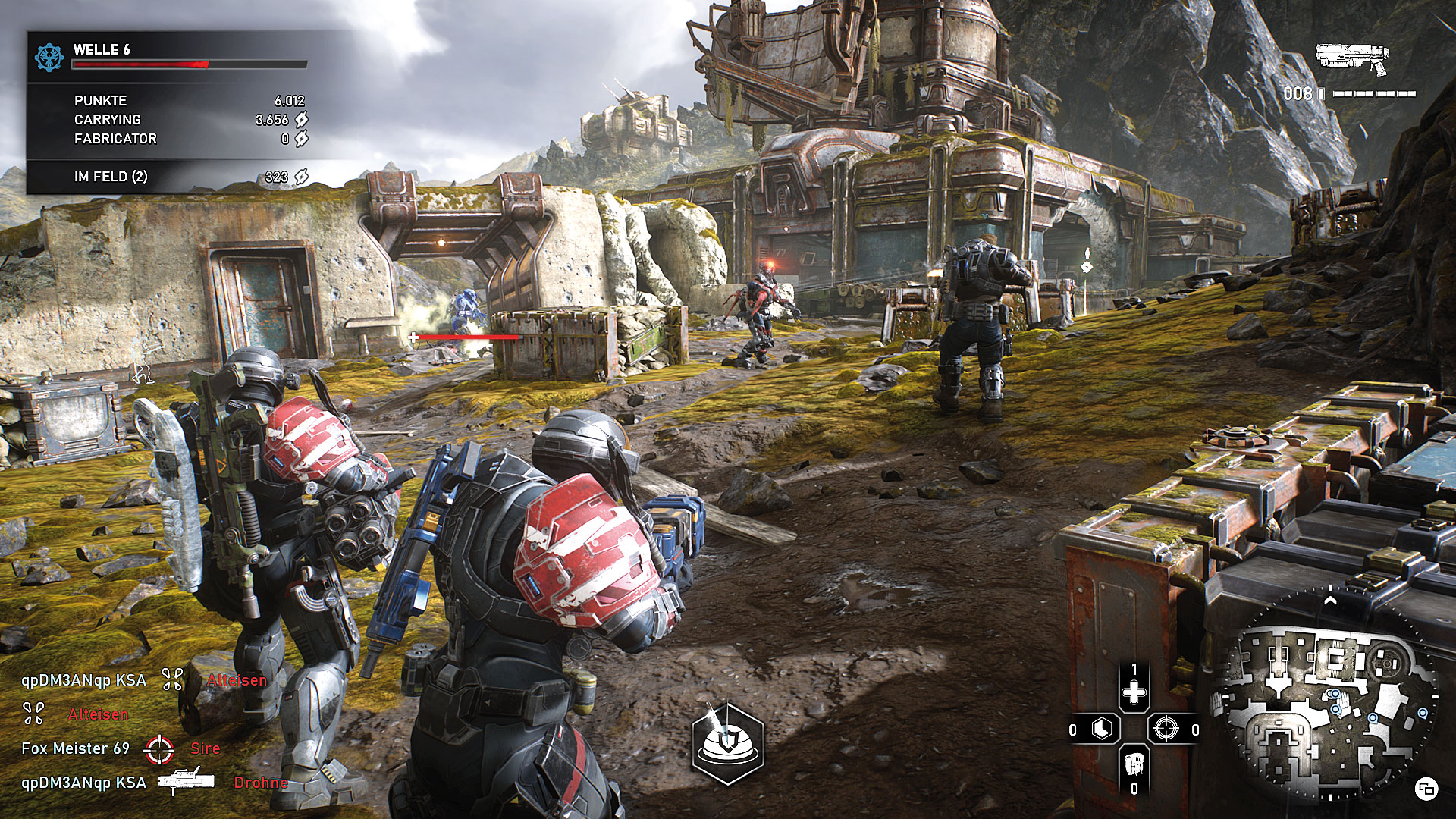Select the hexagon cube slot on the item cross

(x=1102, y=730)
